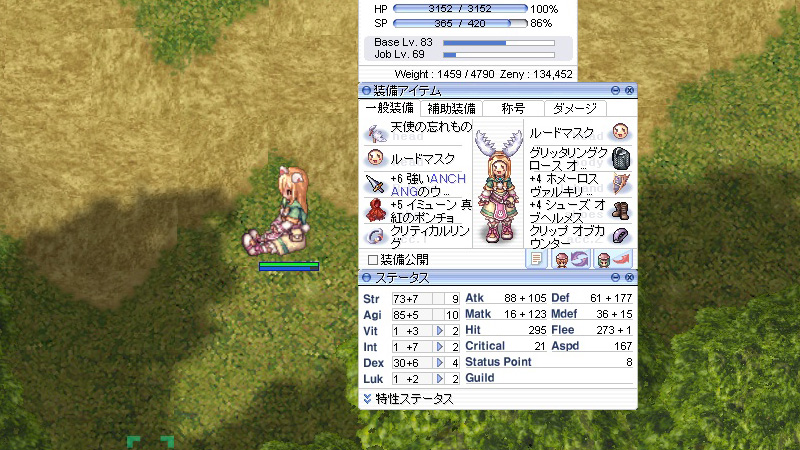
Task: Click the +6 weapon sword slot
Action: coord(376,184)
